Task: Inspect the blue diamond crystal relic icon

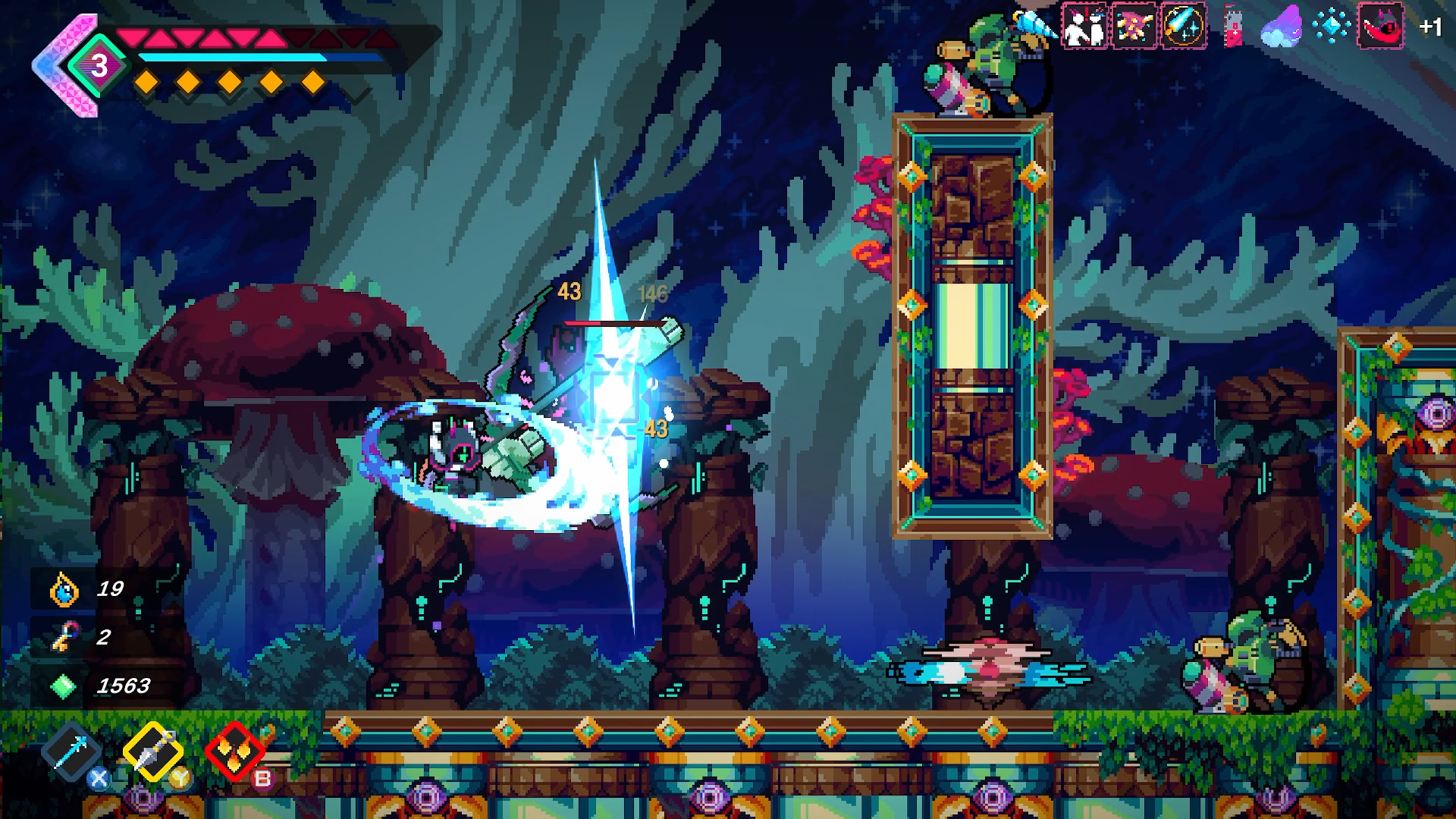Action: 1331,27
